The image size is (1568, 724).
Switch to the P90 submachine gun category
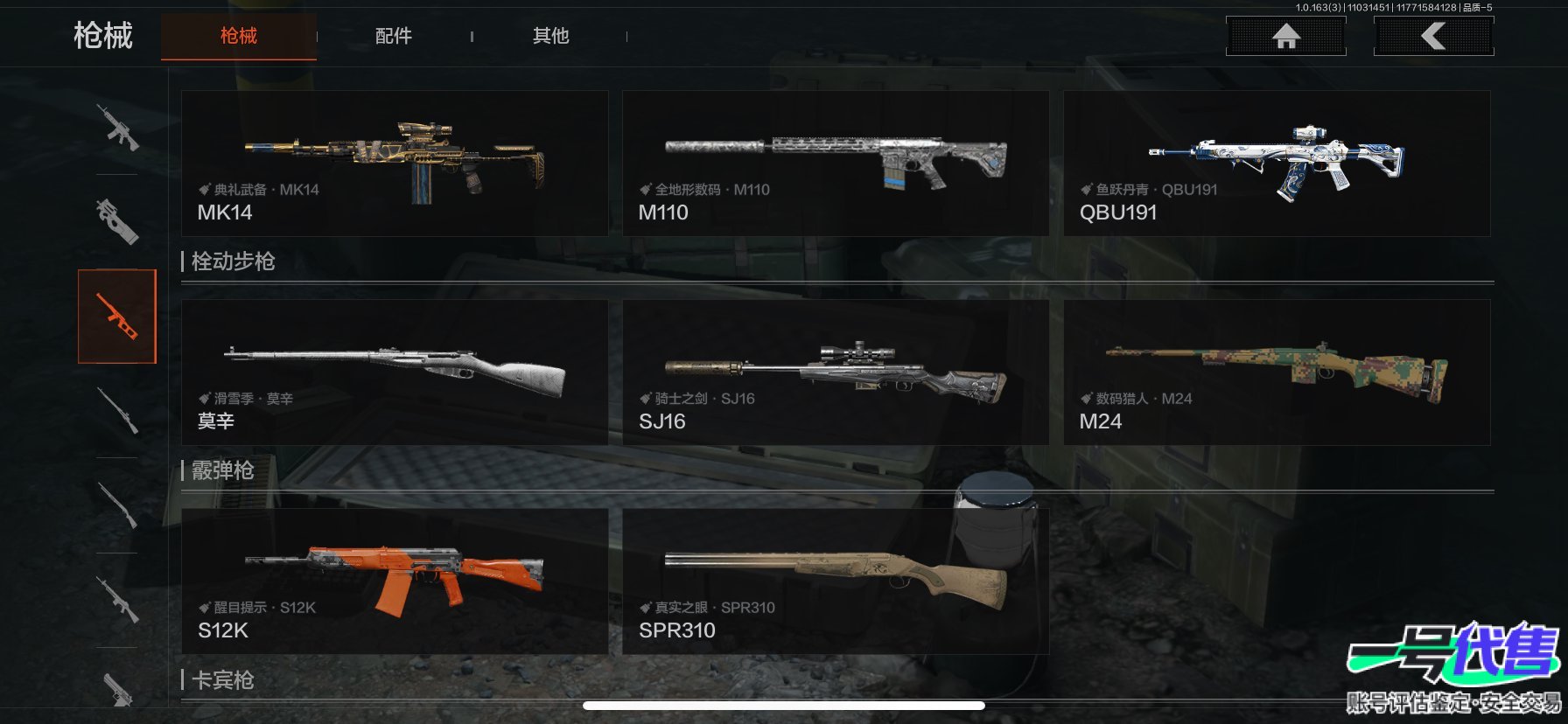pos(117,221)
